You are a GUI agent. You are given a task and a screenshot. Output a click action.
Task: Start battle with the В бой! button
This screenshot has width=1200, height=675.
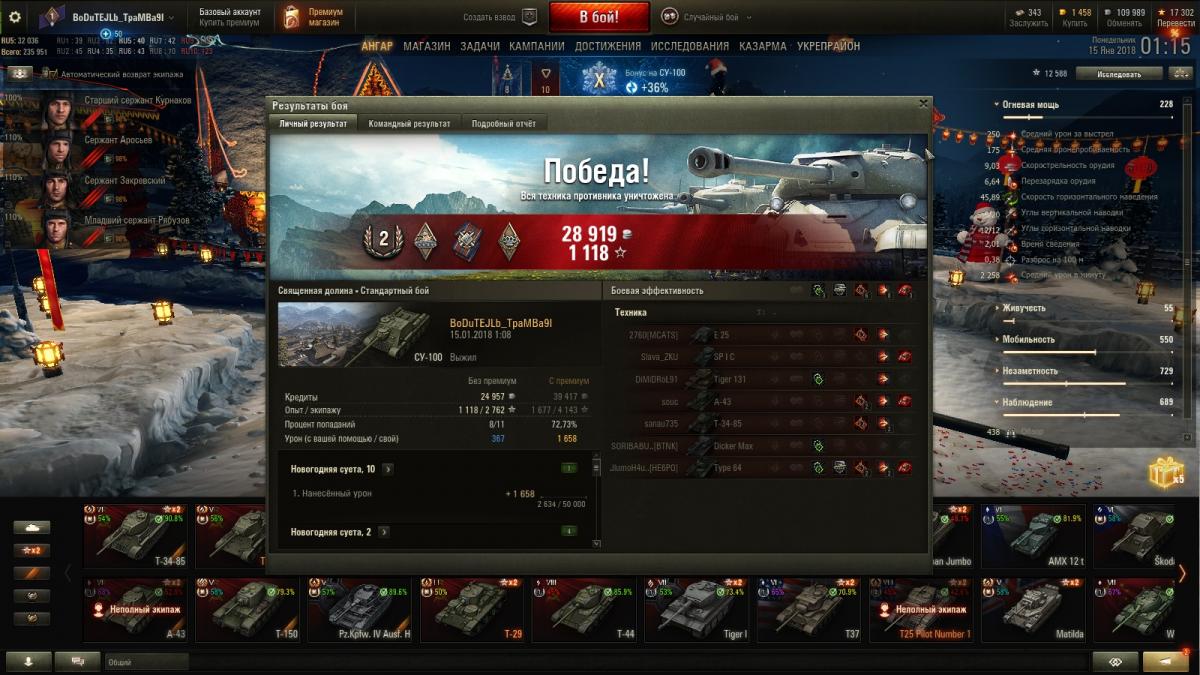click(598, 17)
